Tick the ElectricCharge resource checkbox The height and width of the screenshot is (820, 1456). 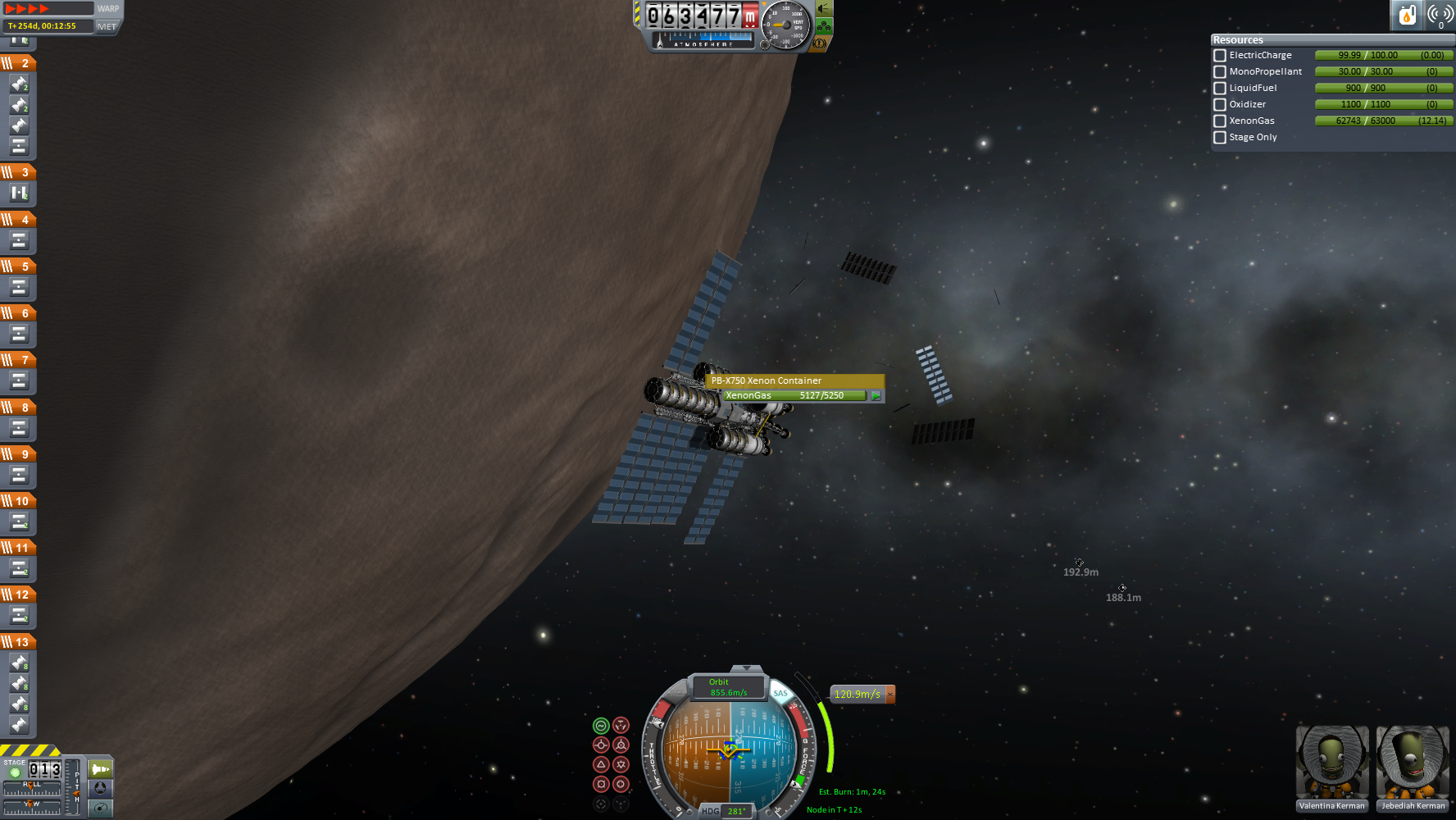[1220, 56]
